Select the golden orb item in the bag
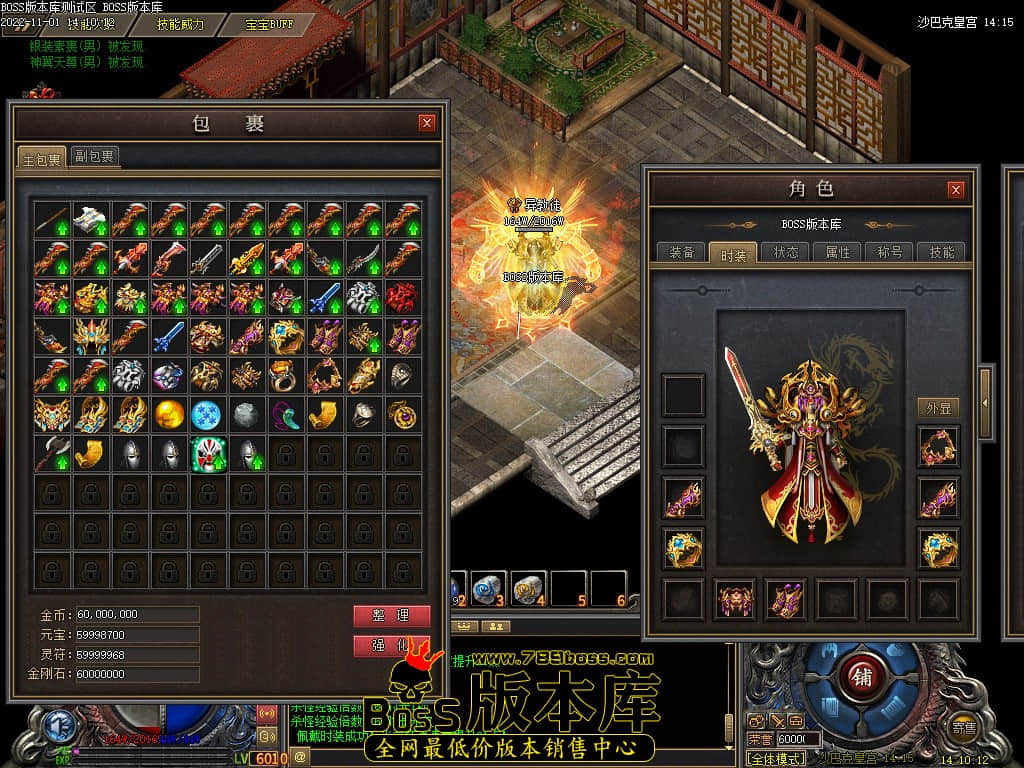1024x768 pixels. (169, 414)
